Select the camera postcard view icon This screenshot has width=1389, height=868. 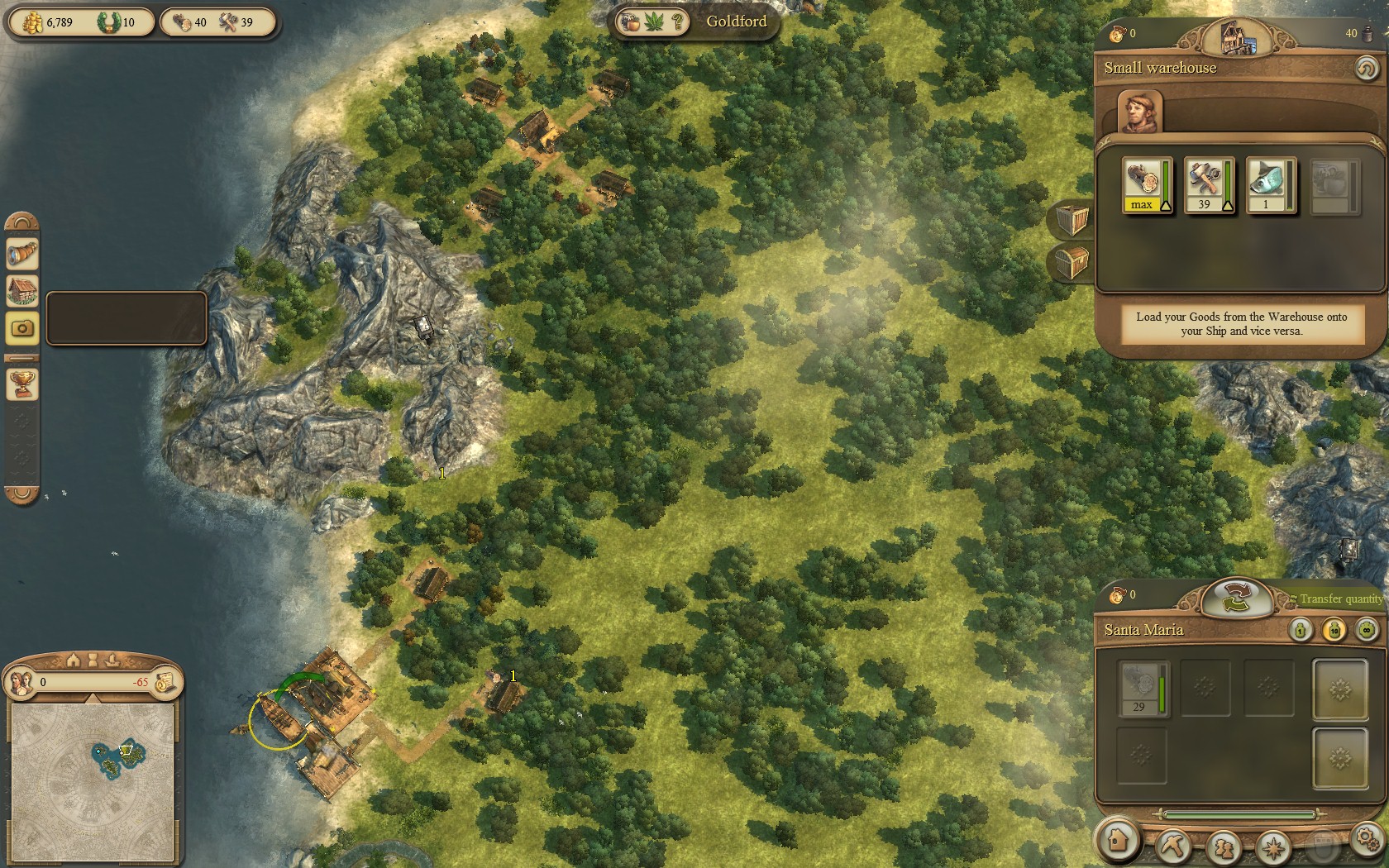[22, 328]
